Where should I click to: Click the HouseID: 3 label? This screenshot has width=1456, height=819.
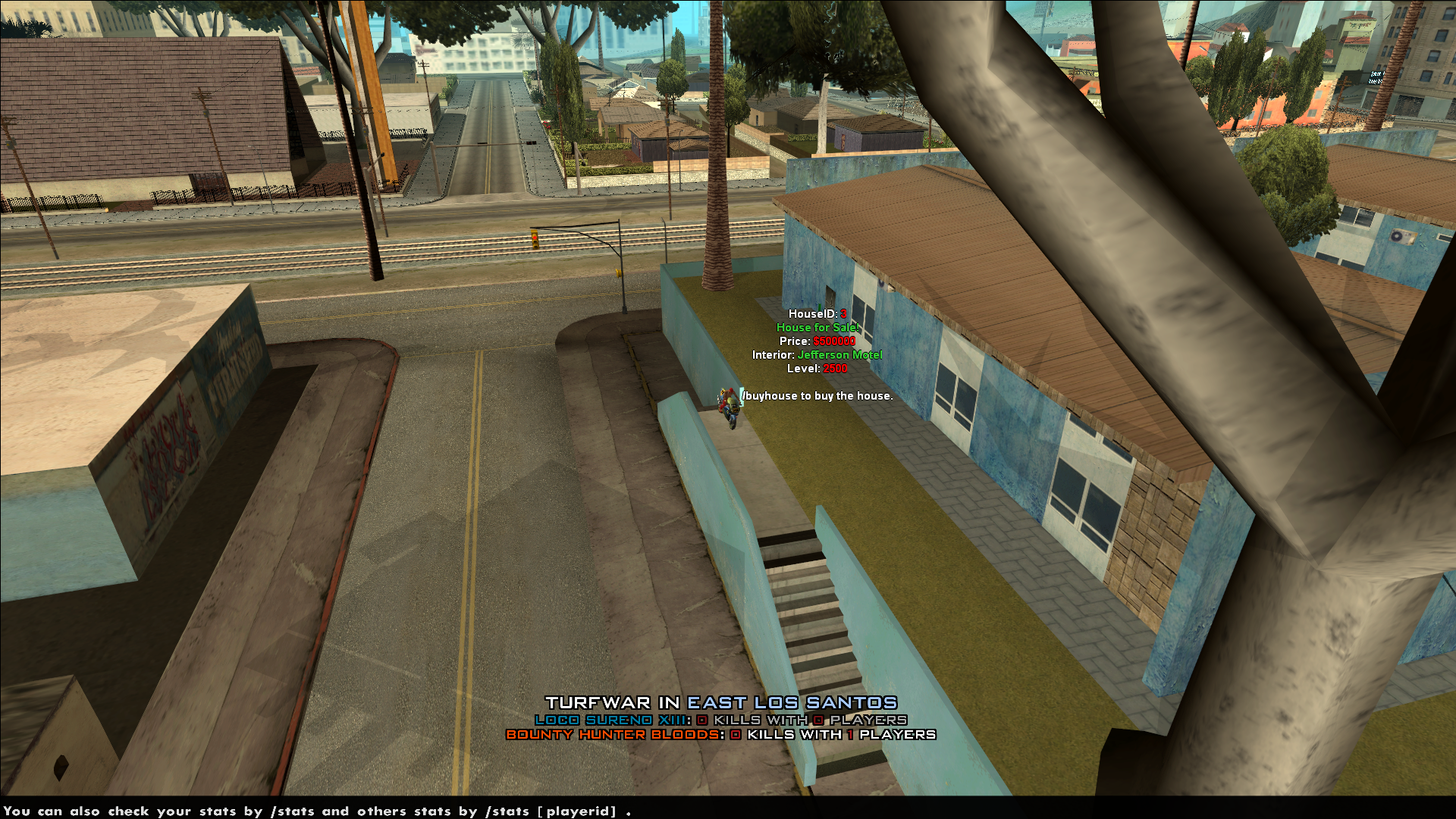coord(817,313)
